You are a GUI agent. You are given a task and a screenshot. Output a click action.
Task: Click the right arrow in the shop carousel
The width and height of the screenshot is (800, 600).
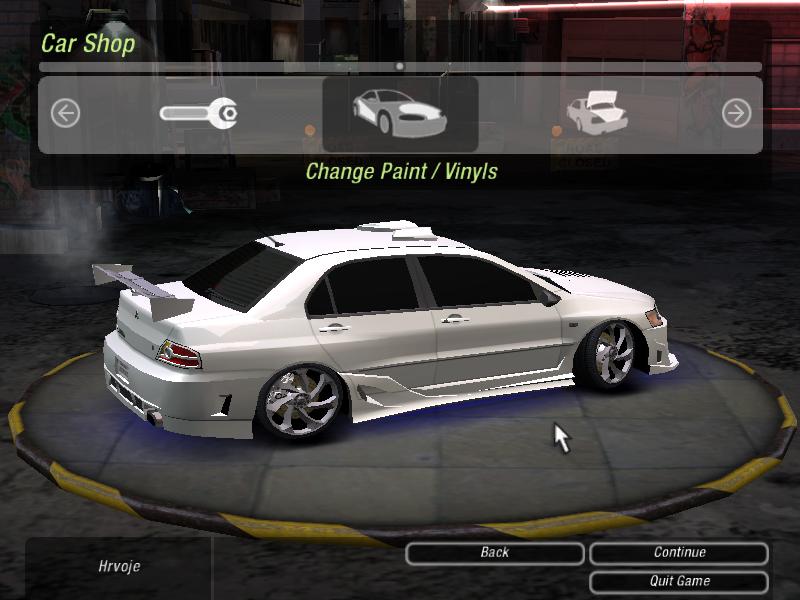click(x=736, y=114)
